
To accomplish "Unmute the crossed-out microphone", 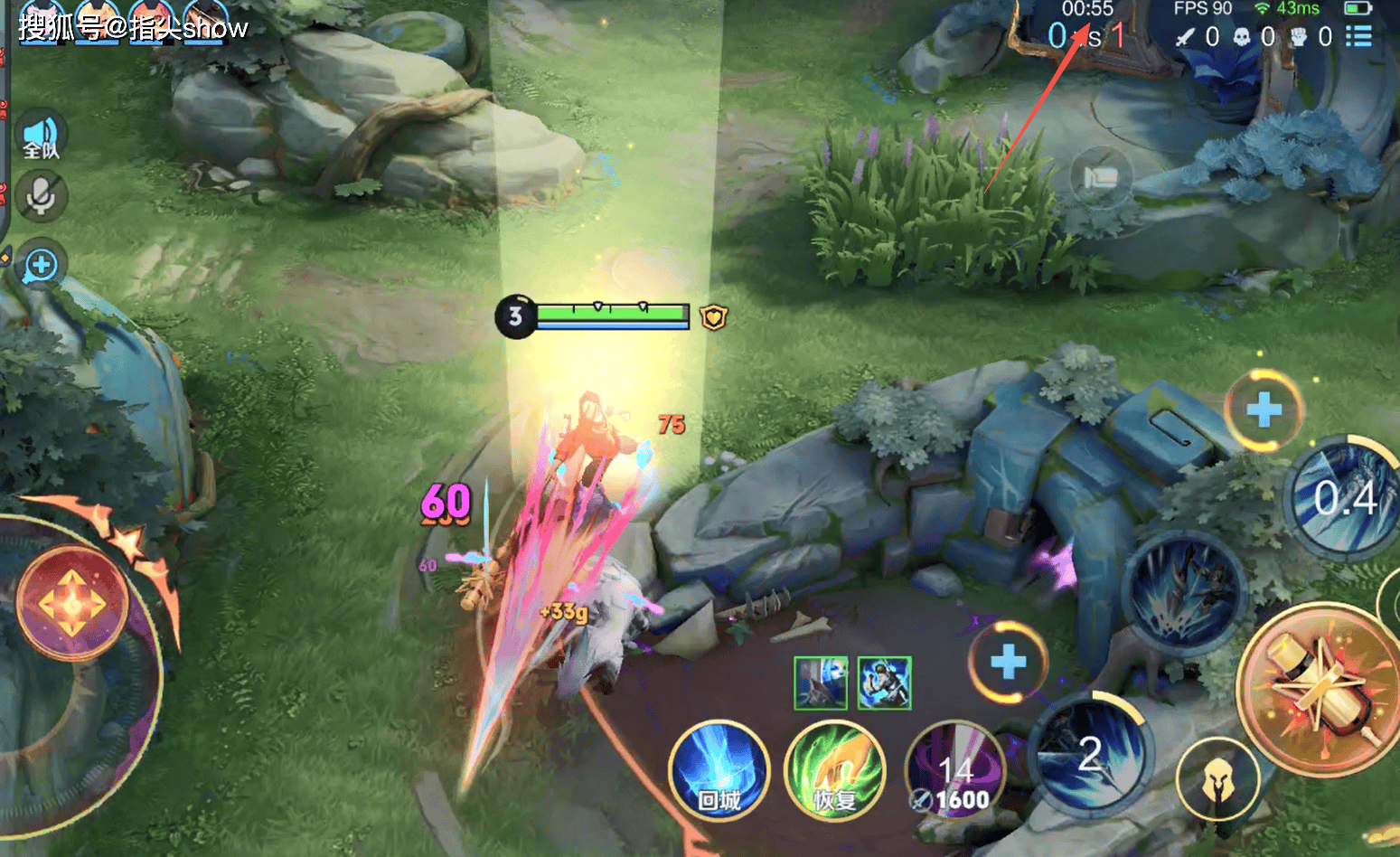I will pos(41,195).
